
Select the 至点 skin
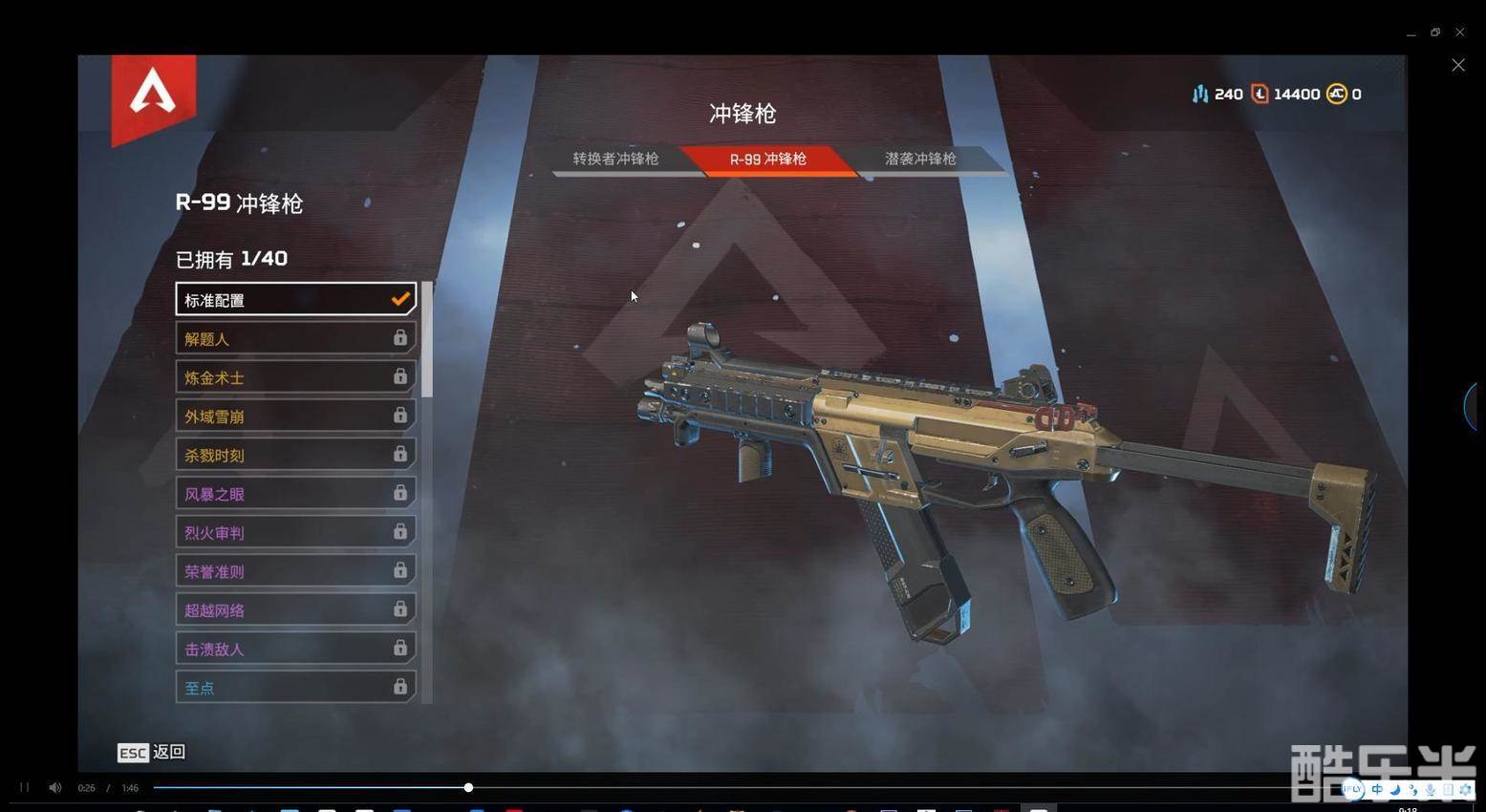(294, 687)
